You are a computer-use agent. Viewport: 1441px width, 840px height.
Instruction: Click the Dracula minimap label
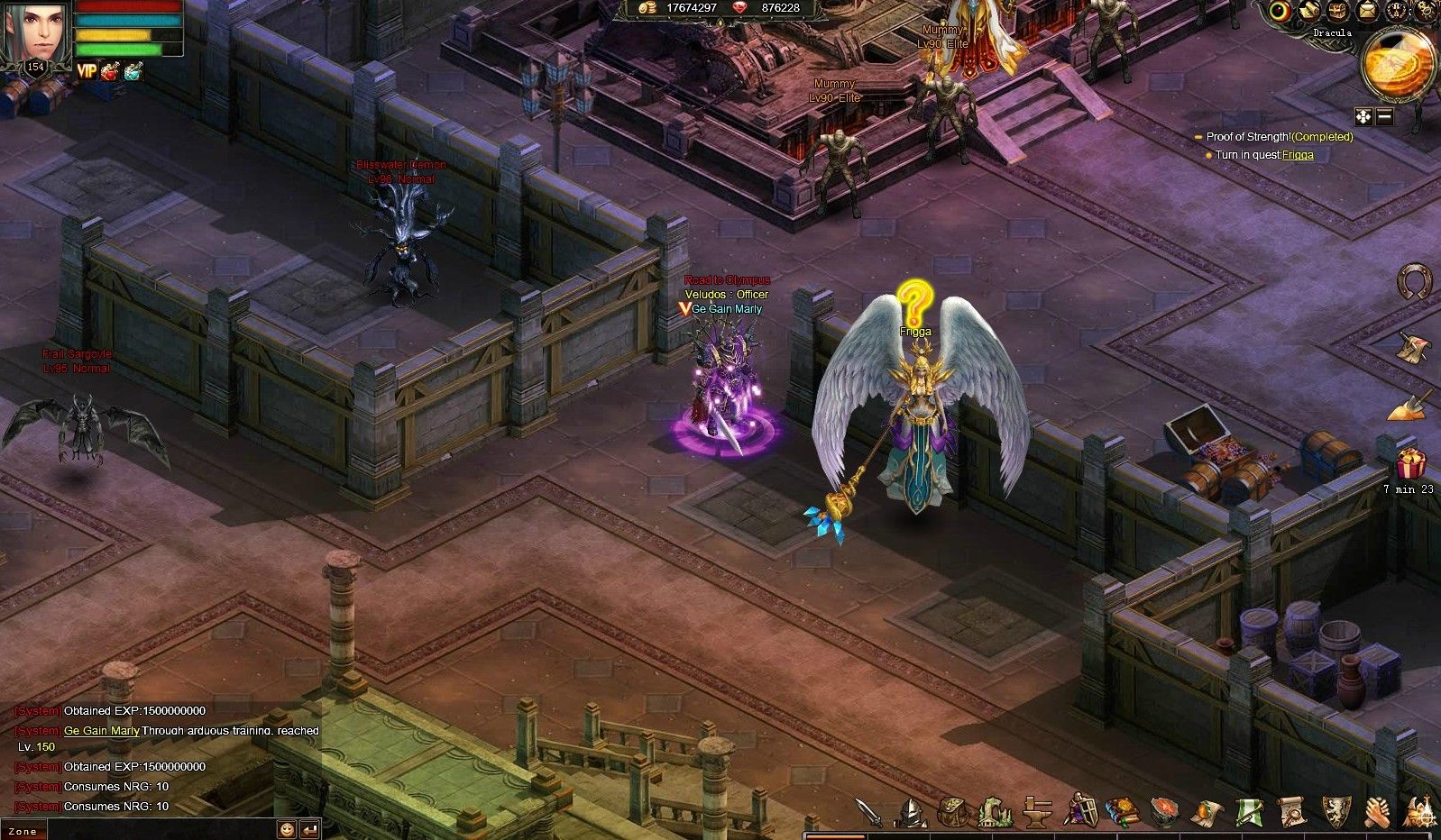click(1332, 32)
